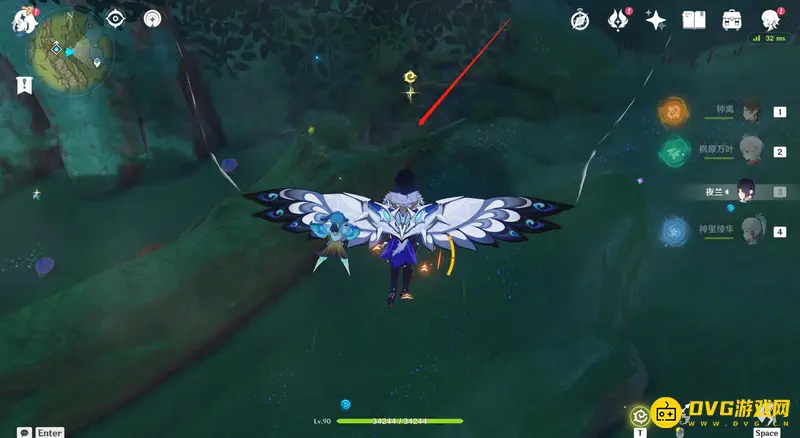
Task: Open chat with the speech bubble icon
Action: (22, 432)
